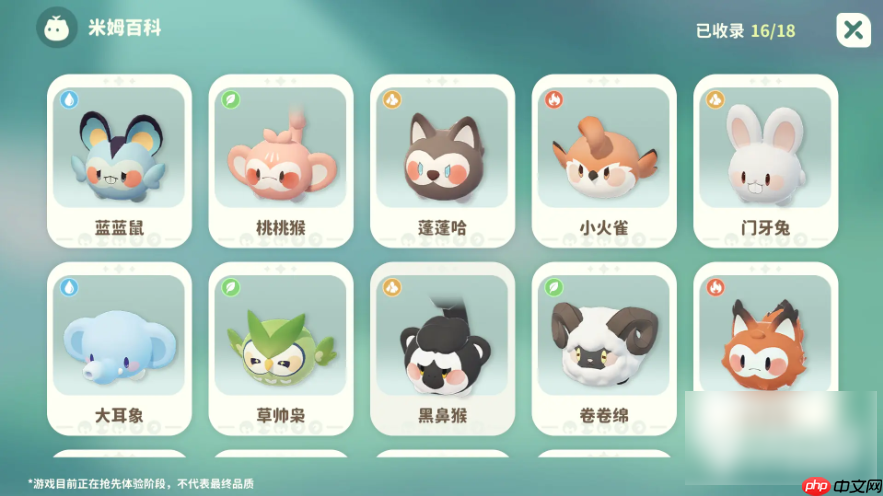Choose the 蓬蓬哈 creature card
The image size is (883, 496).
[442, 161]
